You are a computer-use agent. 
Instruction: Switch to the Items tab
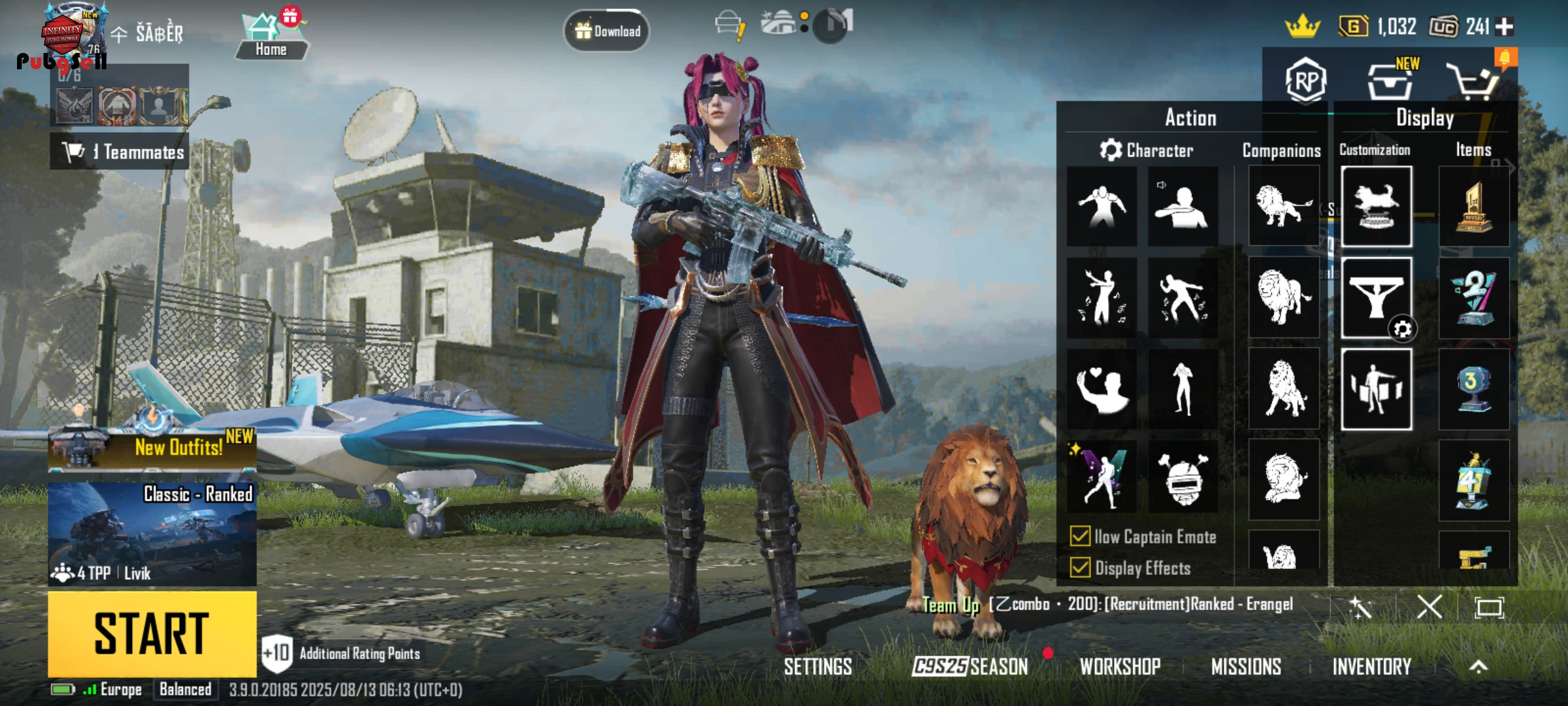[x=1473, y=150]
